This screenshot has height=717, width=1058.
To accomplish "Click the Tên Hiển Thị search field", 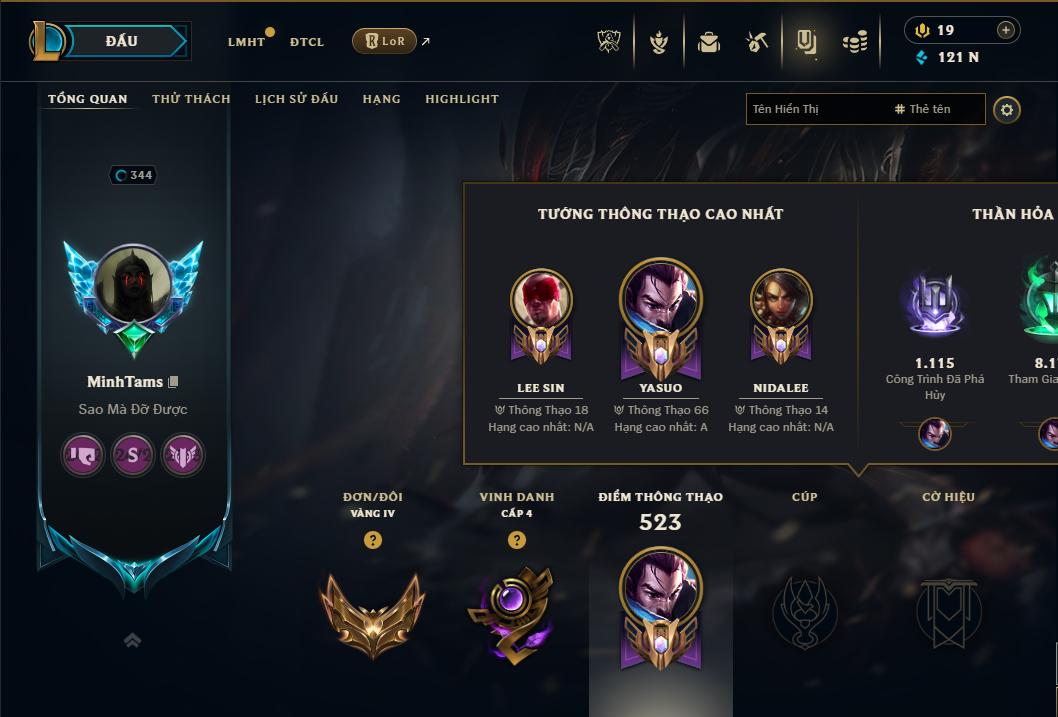I will [815, 109].
